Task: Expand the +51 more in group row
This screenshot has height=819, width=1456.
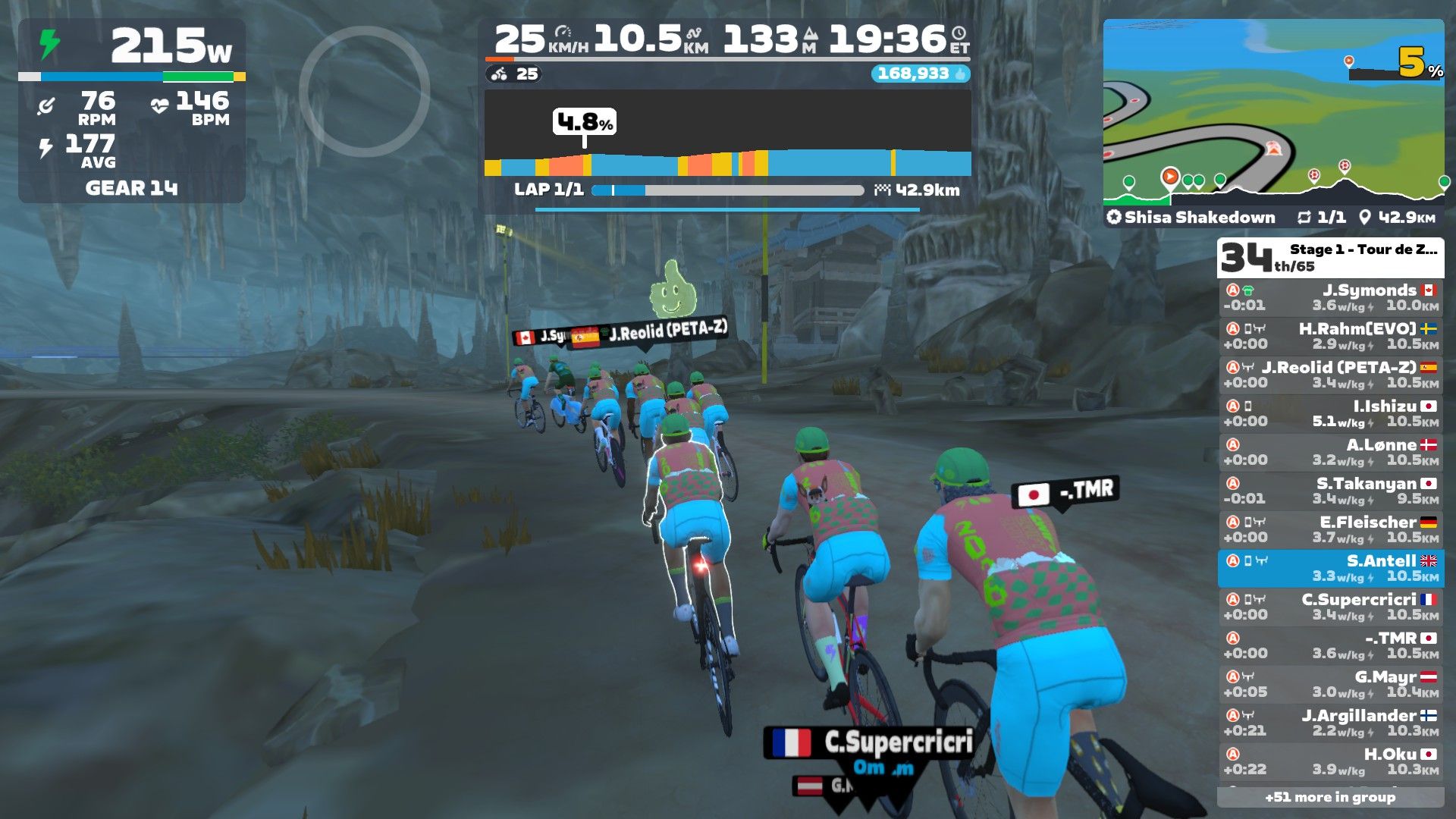Action: pos(1330,797)
